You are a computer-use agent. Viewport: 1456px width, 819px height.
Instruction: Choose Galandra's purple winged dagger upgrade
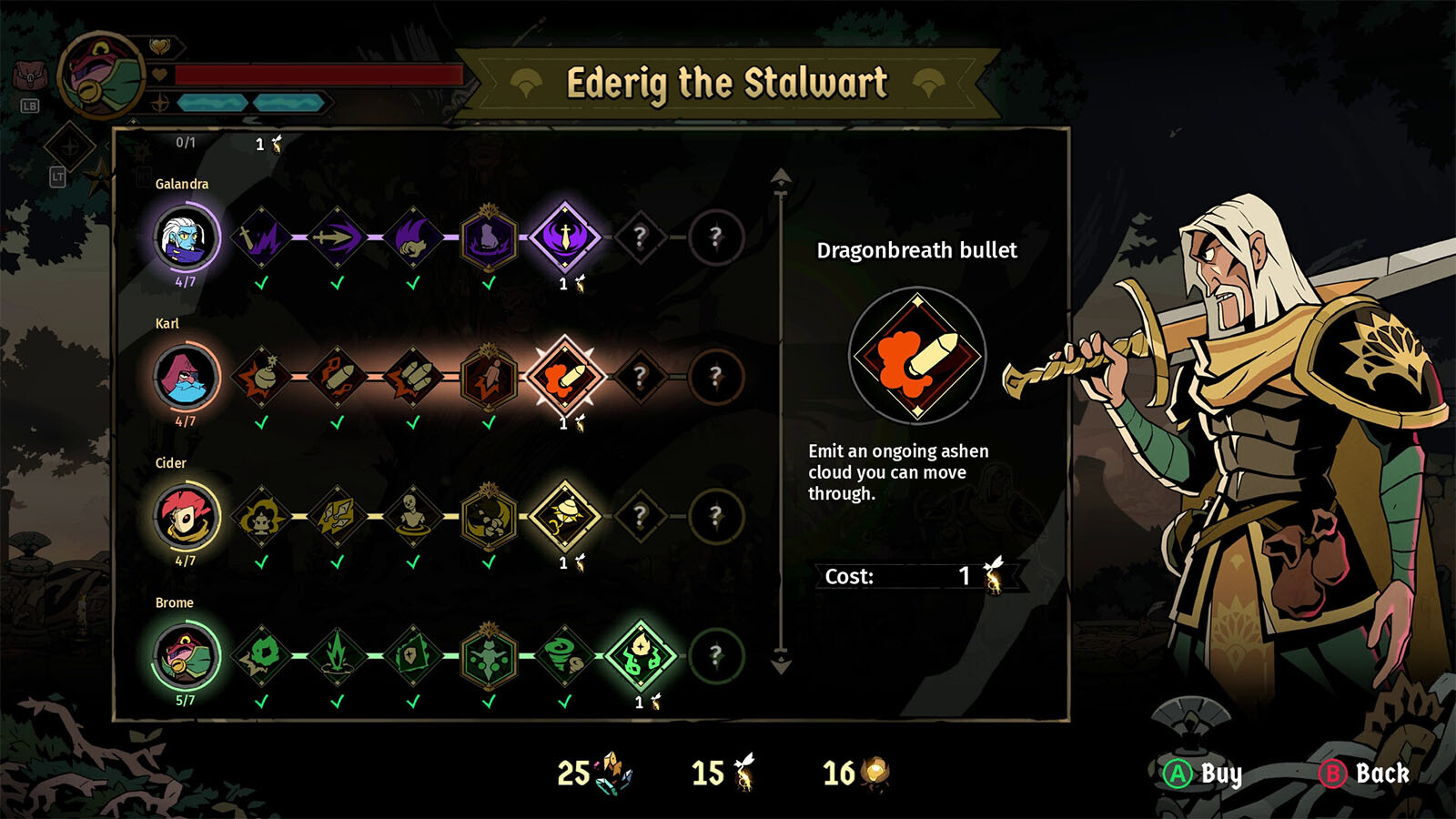[565, 237]
